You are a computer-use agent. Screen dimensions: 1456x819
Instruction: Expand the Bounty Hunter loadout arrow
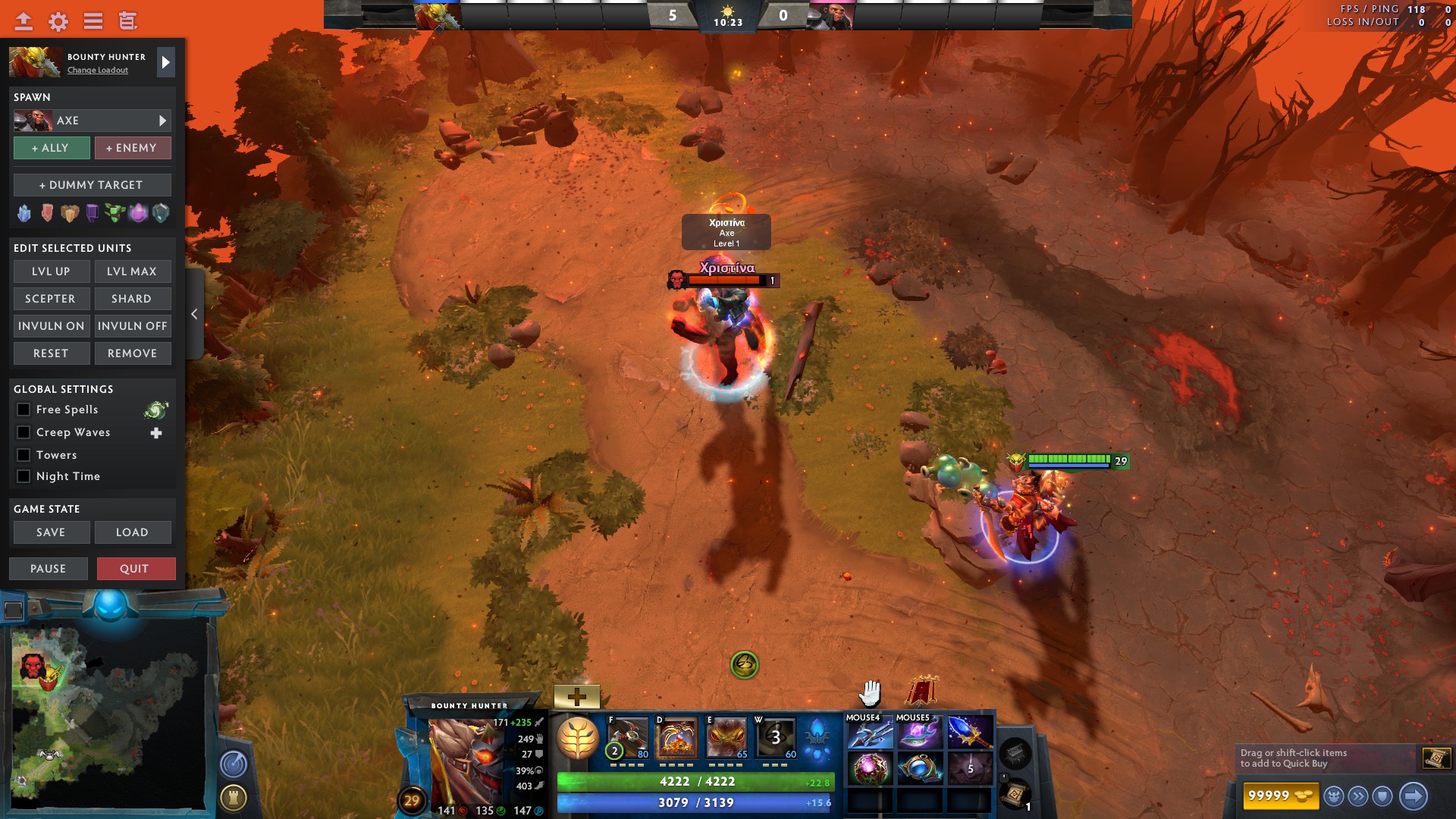pyautogui.click(x=165, y=62)
